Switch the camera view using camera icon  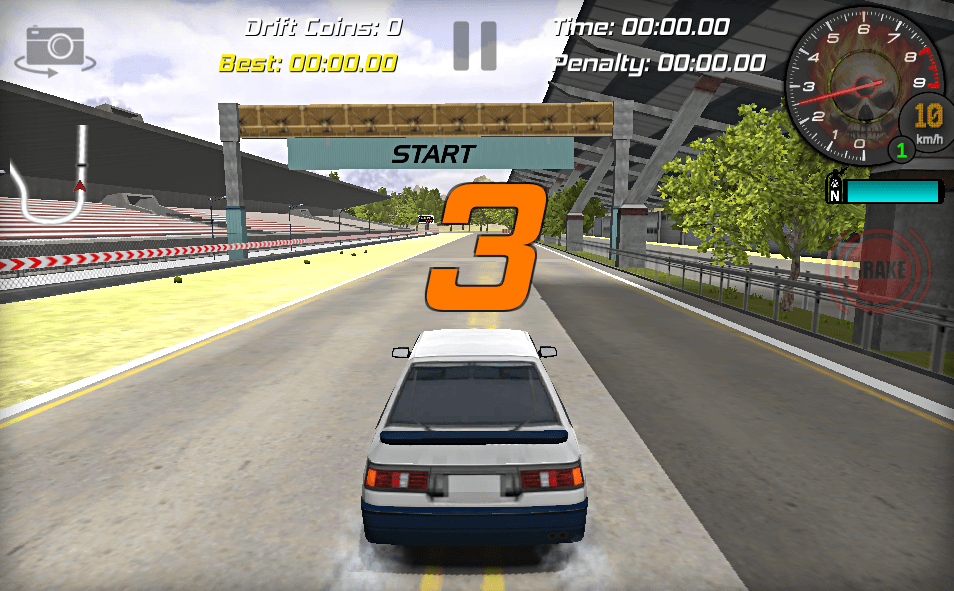pyautogui.click(x=55, y=48)
